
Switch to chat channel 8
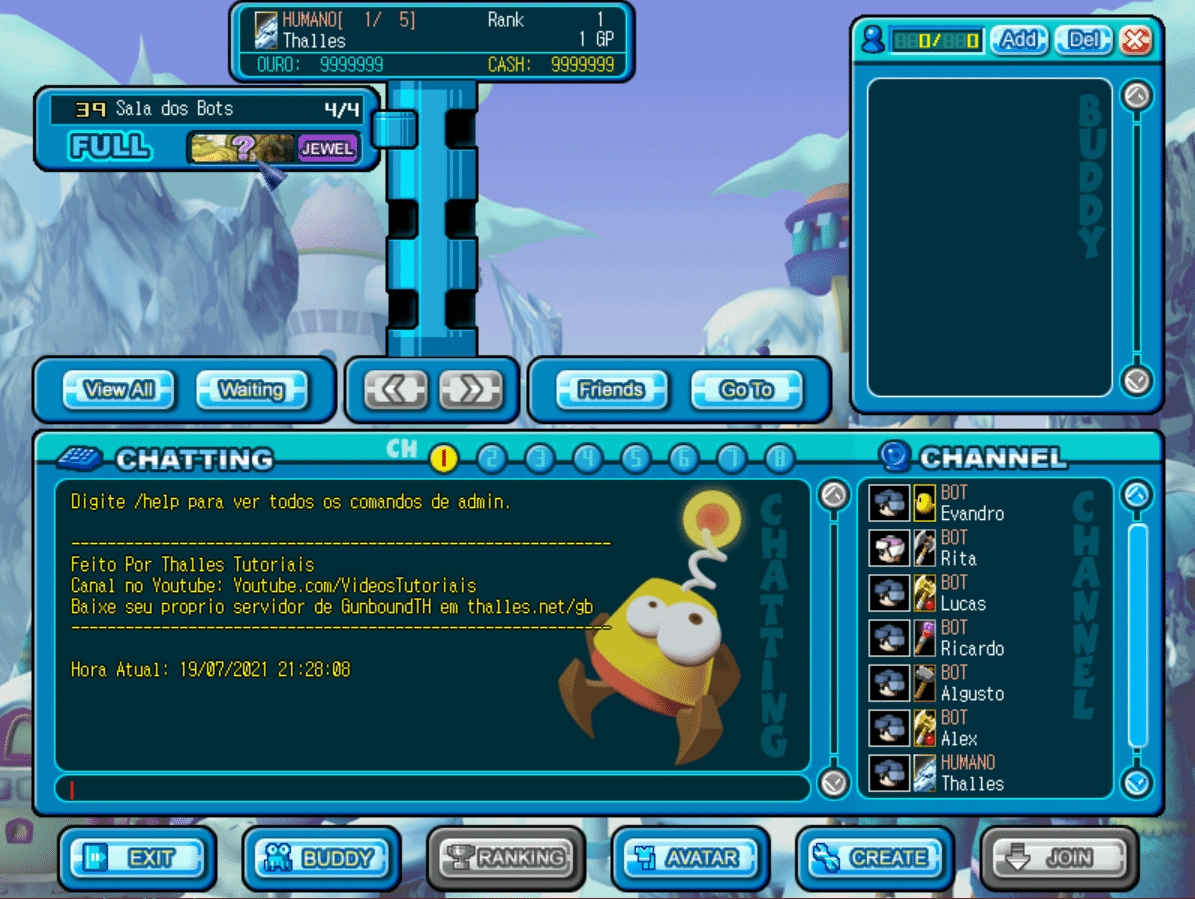779,458
